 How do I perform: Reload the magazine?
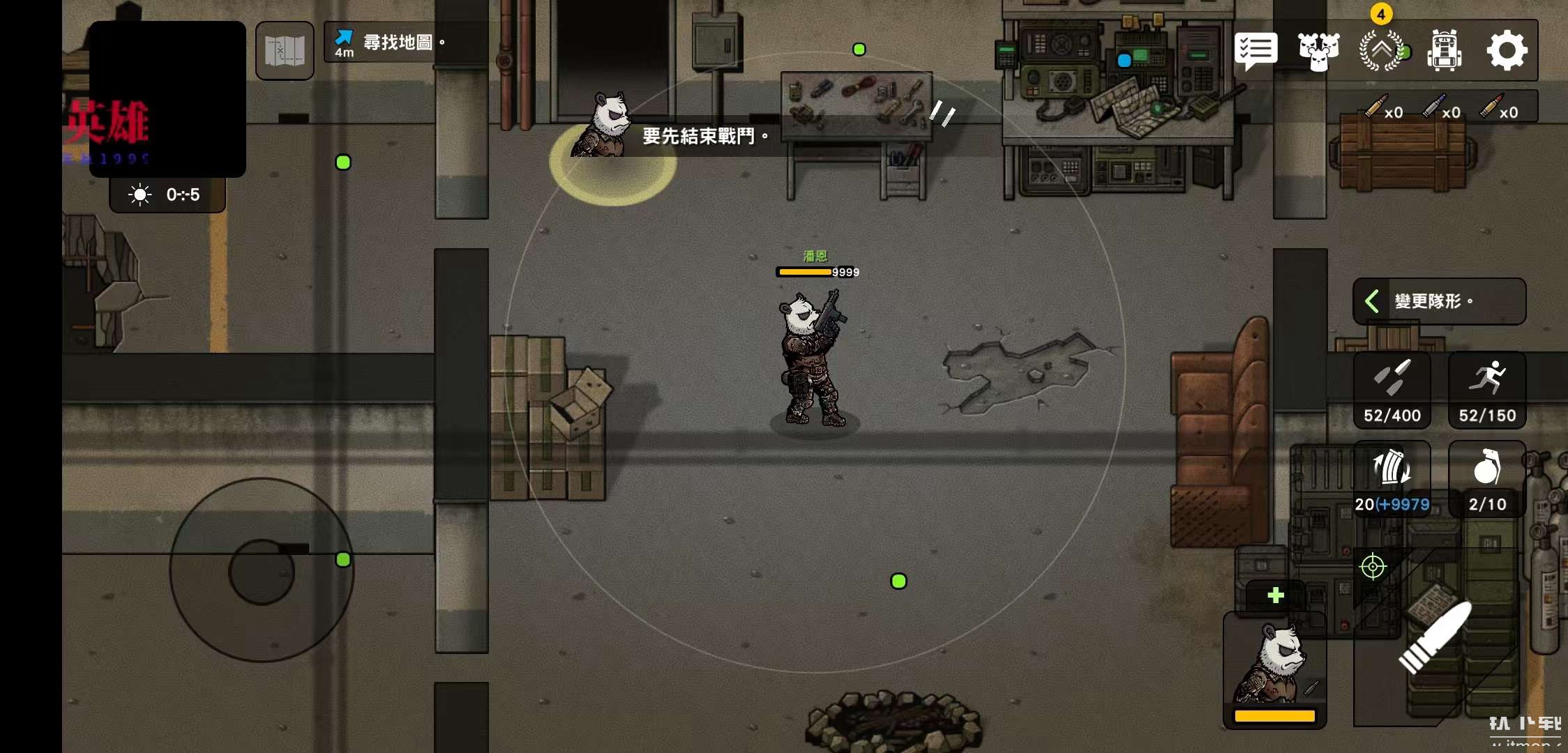click(1392, 480)
